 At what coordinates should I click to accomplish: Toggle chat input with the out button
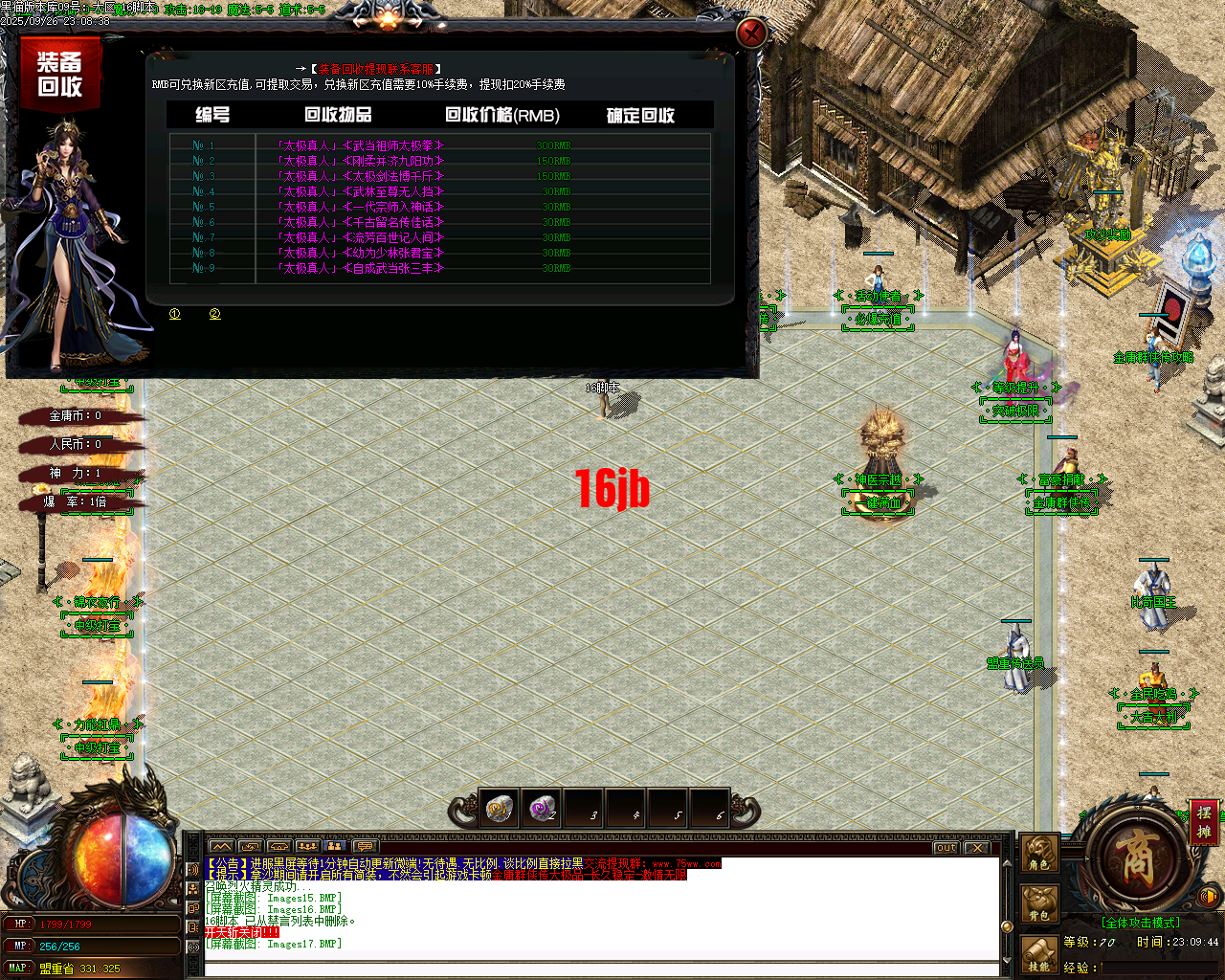click(945, 847)
